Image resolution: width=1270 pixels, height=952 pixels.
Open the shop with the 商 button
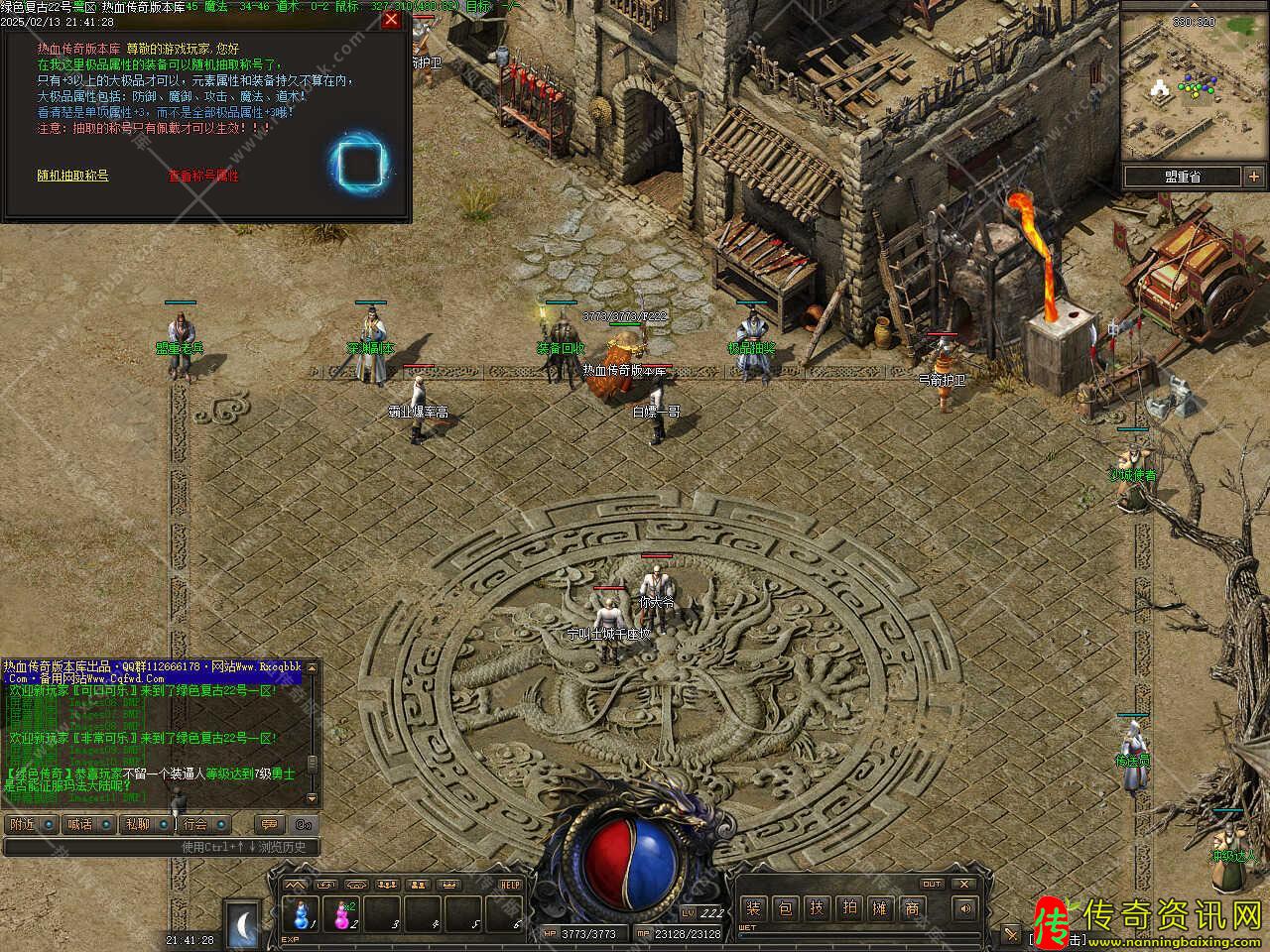911,908
